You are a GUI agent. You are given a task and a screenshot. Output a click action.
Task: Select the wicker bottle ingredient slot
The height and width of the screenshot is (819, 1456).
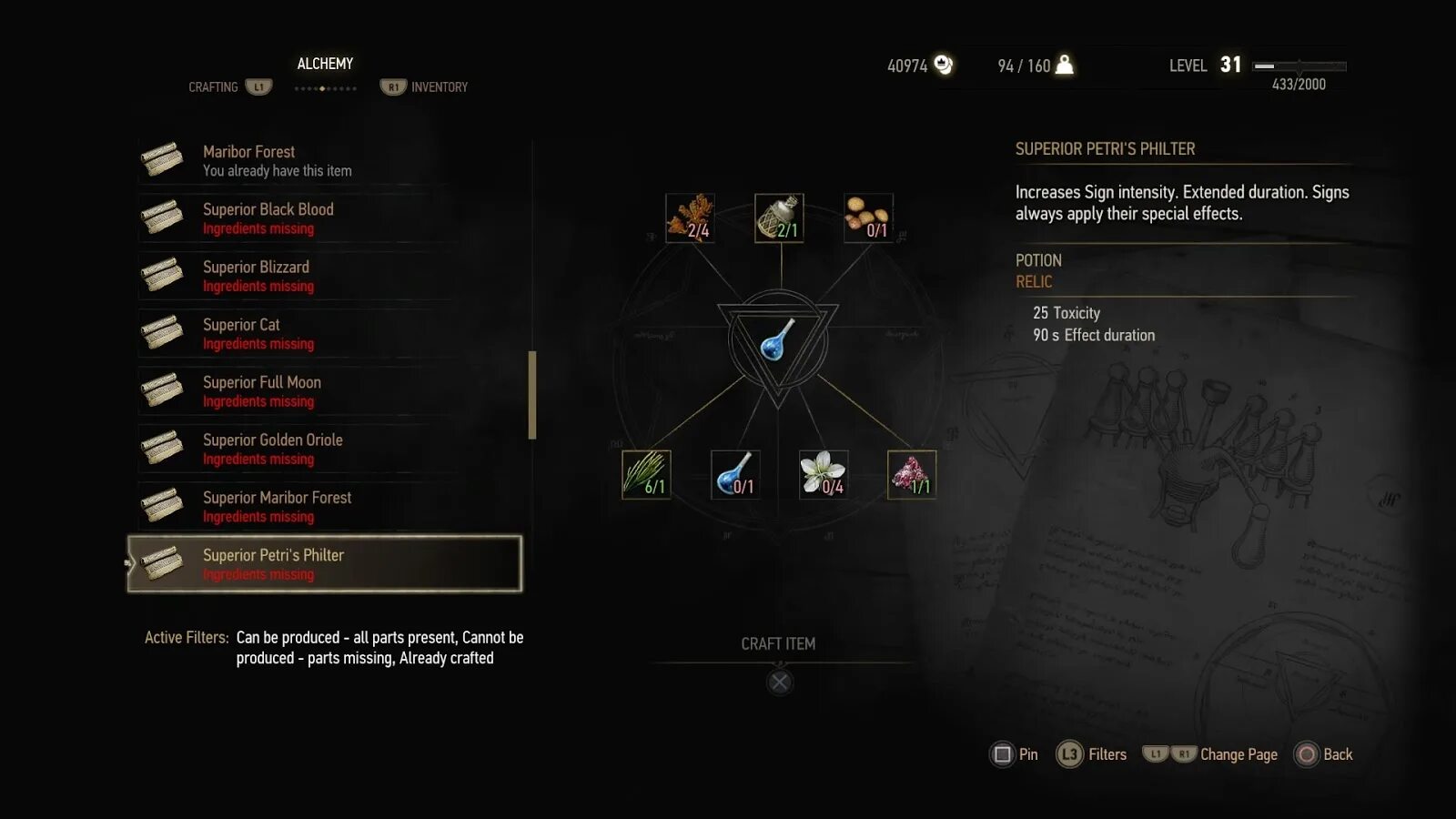[x=779, y=217]
